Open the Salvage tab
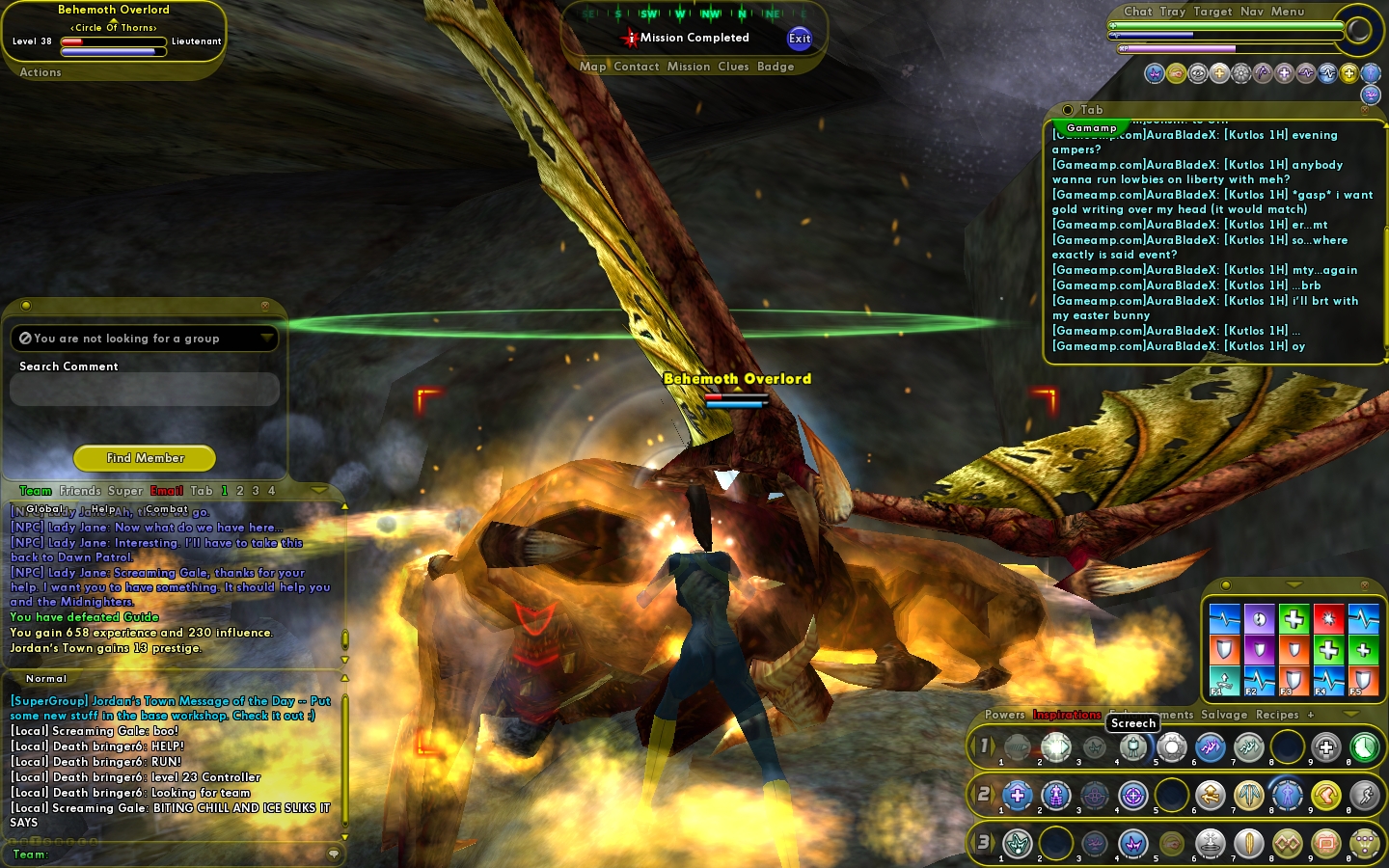1389x868 pixels. tap(1224, 715)
